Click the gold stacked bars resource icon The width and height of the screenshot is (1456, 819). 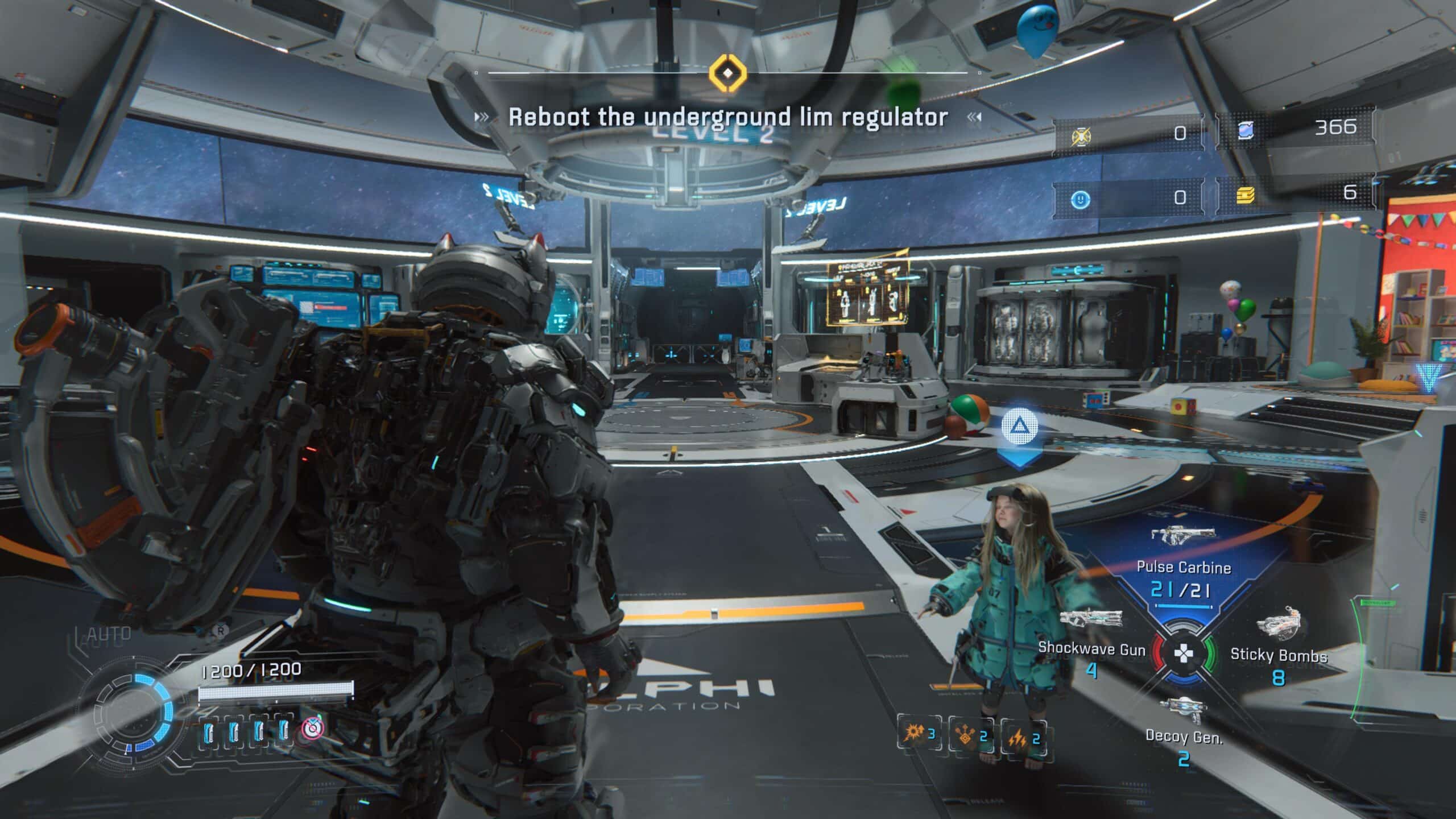[x=1246, y=196]
